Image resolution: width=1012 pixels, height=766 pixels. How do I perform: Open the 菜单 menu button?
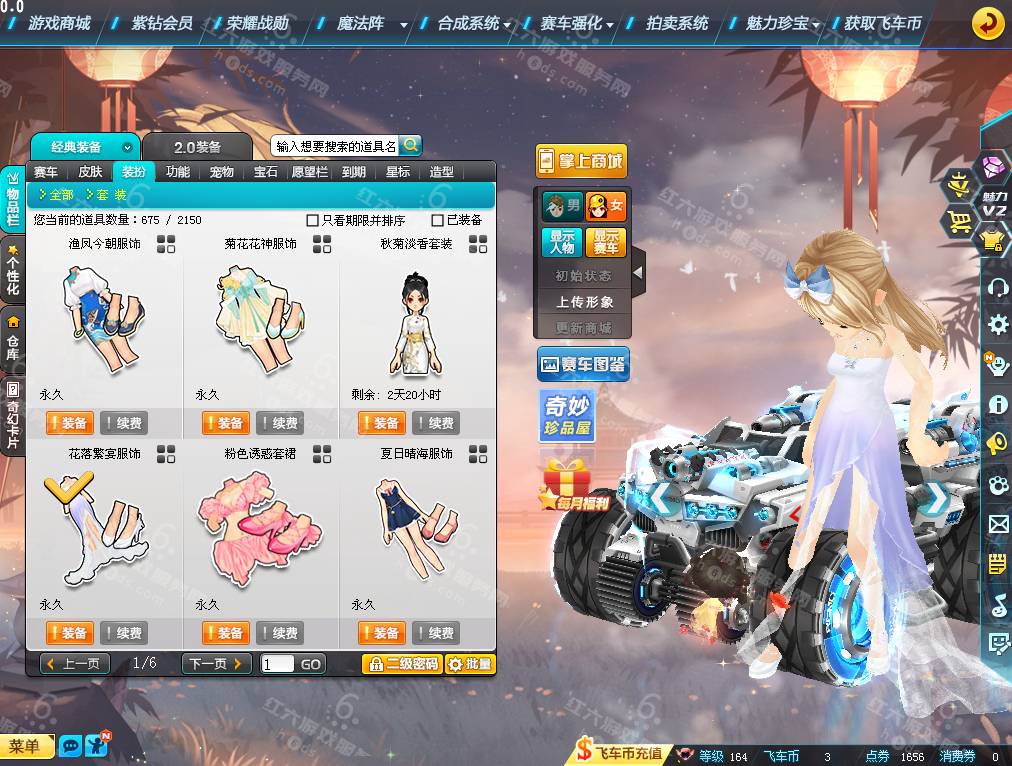(x=26, y=746)
